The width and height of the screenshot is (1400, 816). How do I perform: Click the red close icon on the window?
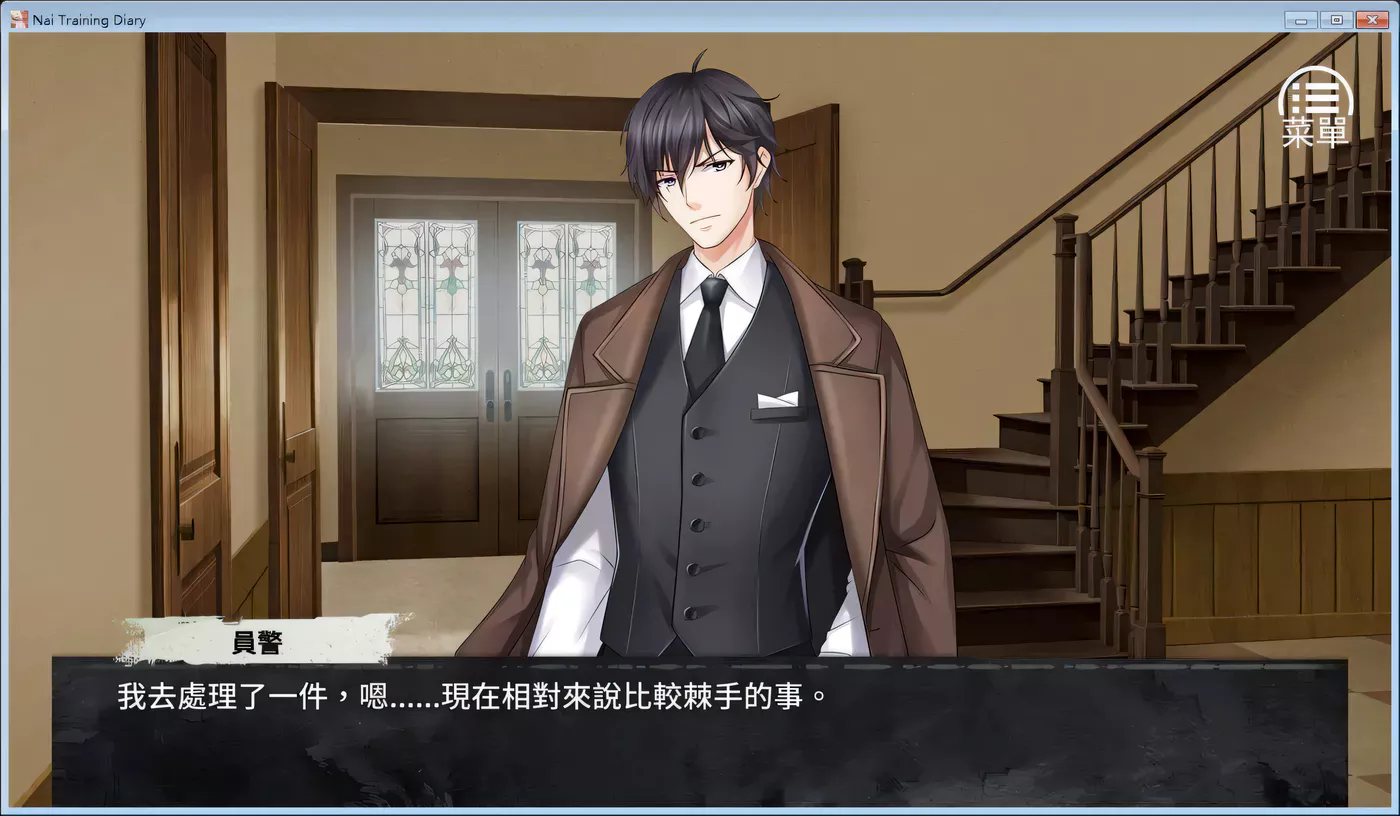click(1371, 18)
